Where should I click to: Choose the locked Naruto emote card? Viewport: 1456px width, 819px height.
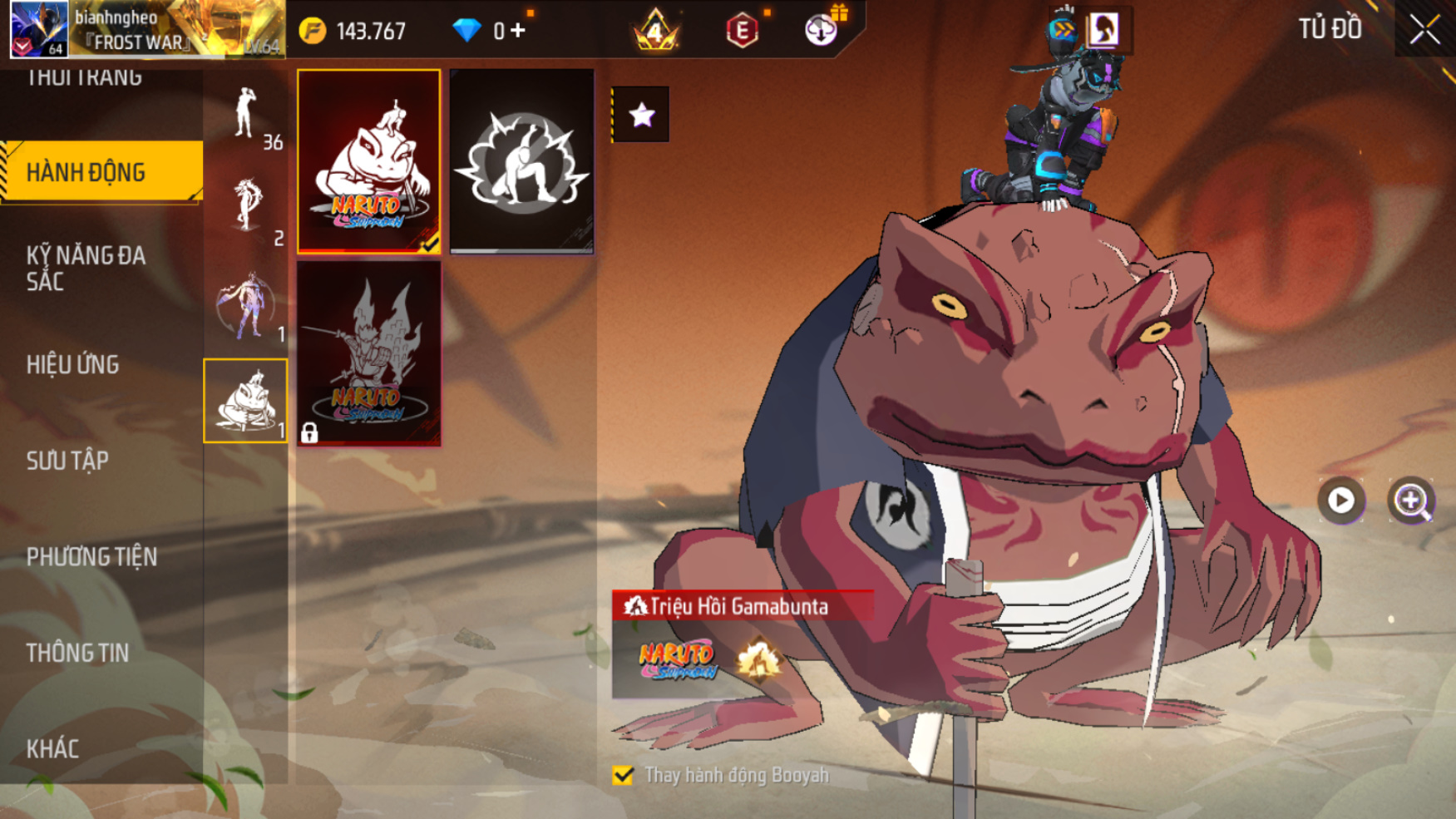pyautogui.click(x=369, y=353)
